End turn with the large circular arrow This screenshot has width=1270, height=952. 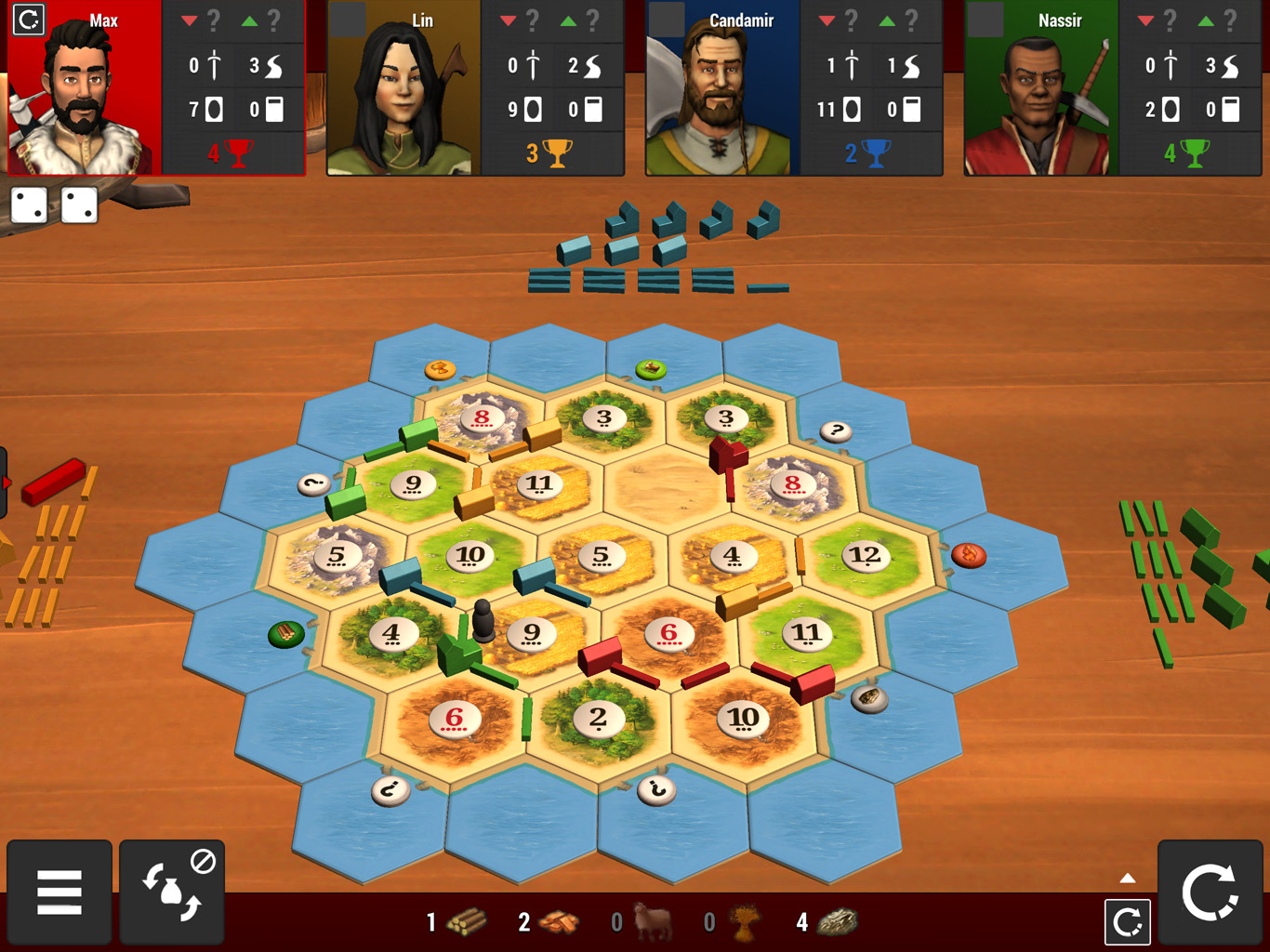pyautogui.click(x=1210, y=892)
